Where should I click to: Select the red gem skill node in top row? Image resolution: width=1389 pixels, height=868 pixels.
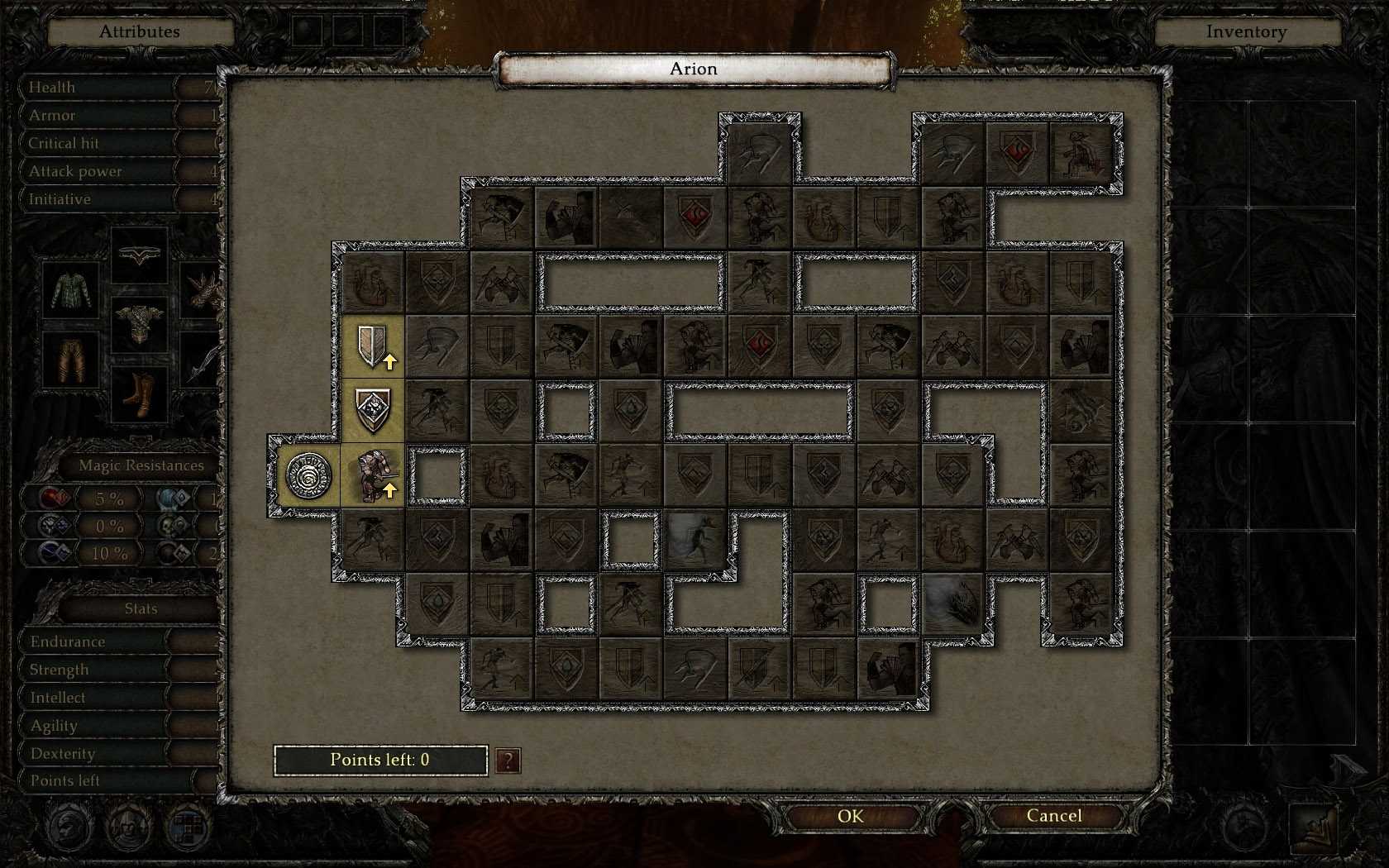pos(1016,151)
